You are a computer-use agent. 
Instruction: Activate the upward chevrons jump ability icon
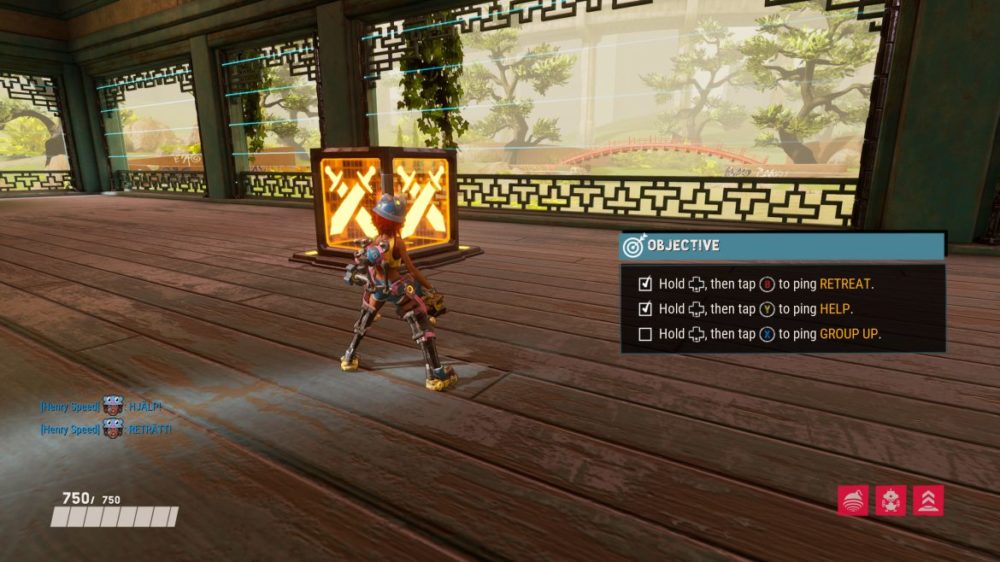928,500
